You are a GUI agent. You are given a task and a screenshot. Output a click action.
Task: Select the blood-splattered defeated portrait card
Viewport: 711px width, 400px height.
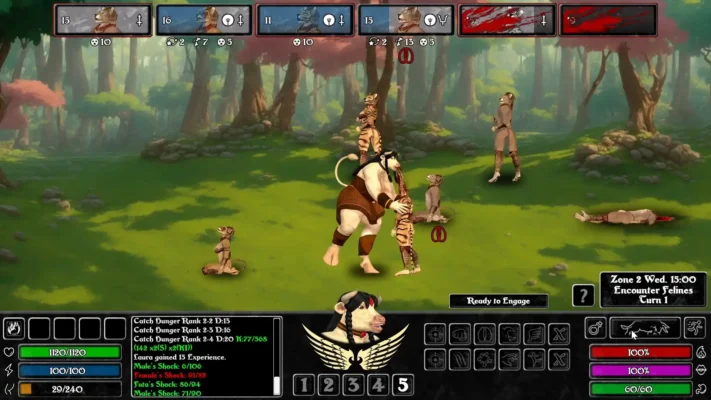pyautogui.click(x=506, y=20)
